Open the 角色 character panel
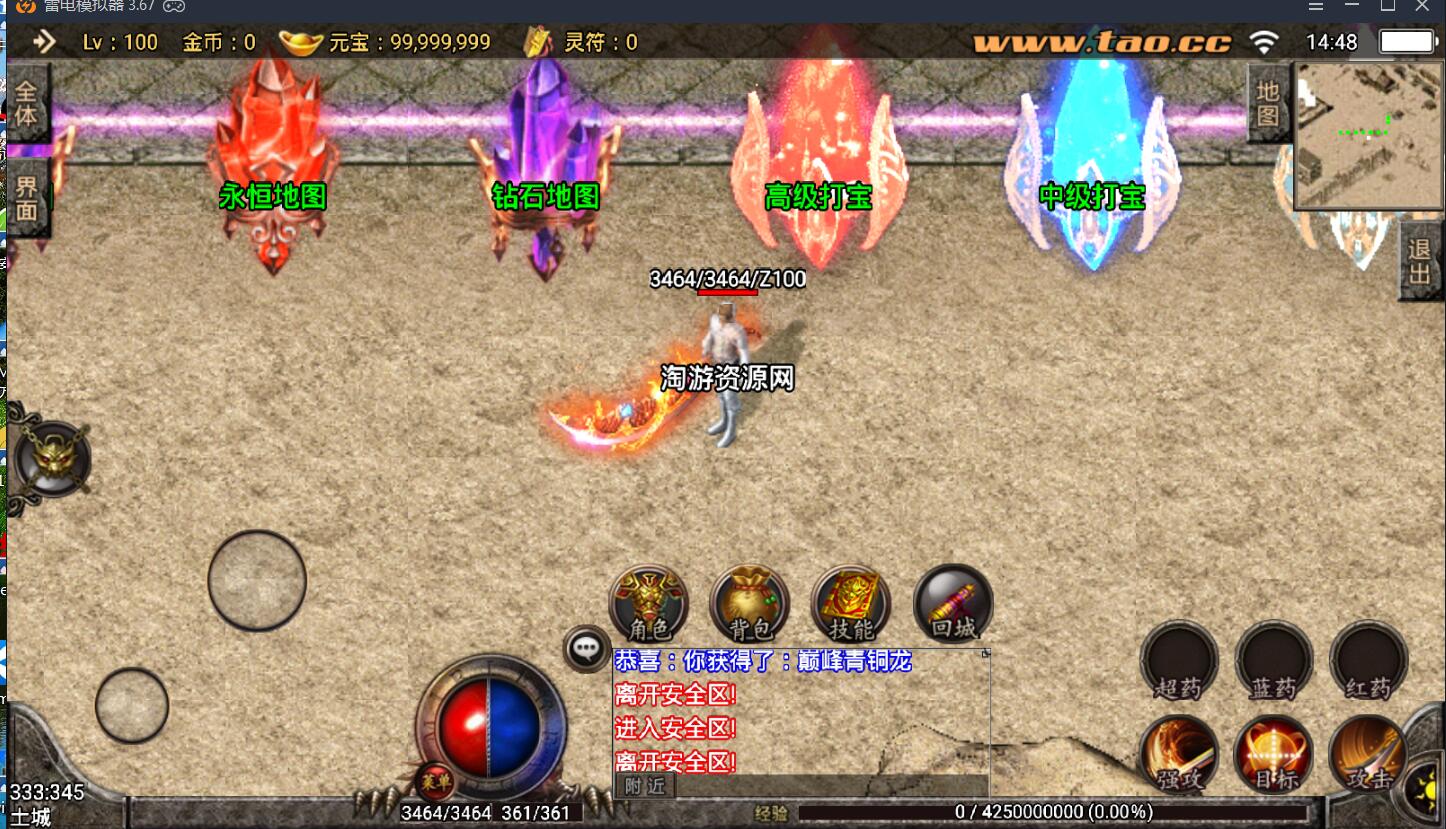 (x=649, y=603)
